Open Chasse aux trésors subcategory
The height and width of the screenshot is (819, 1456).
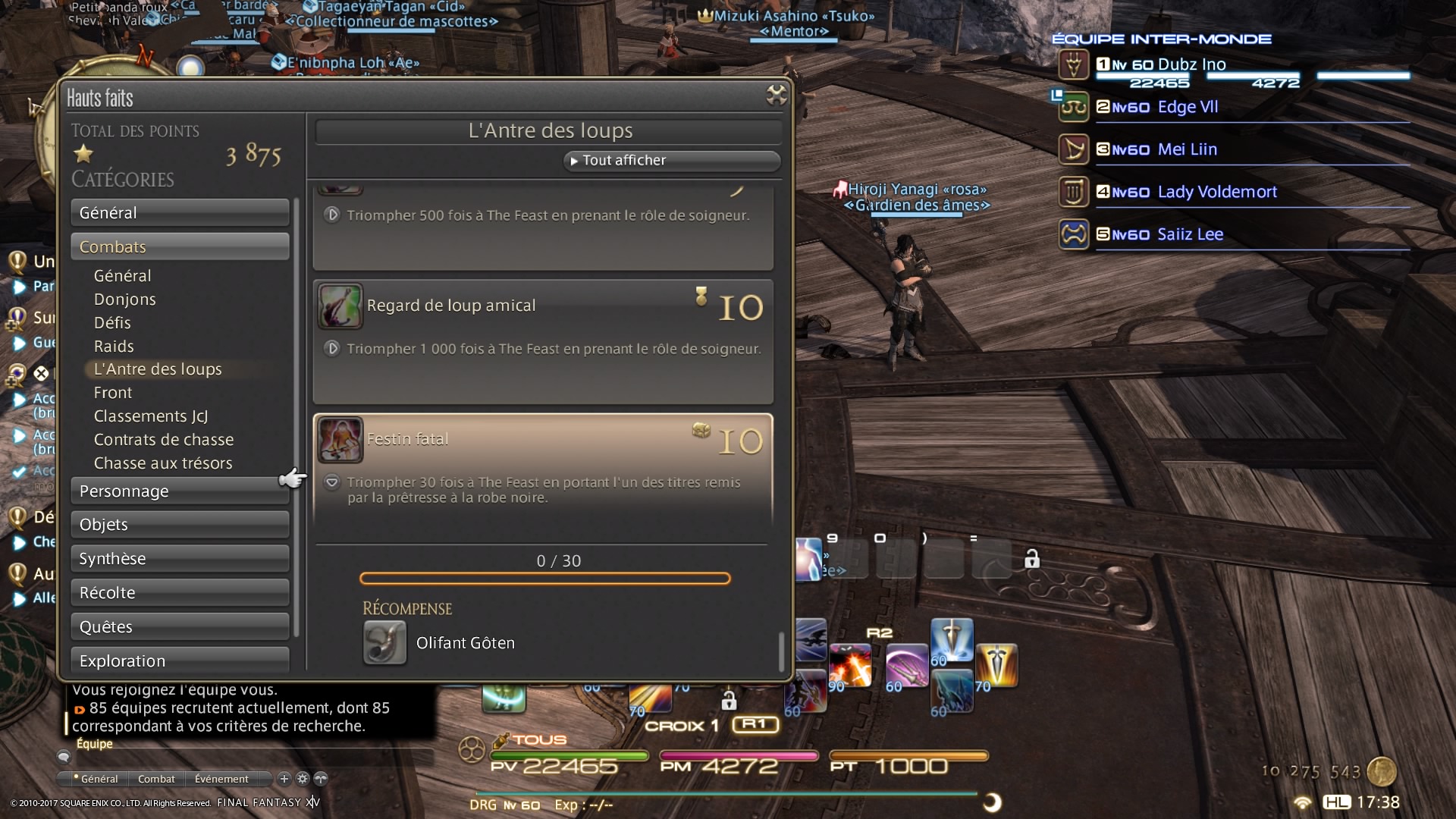click(163, 463)
